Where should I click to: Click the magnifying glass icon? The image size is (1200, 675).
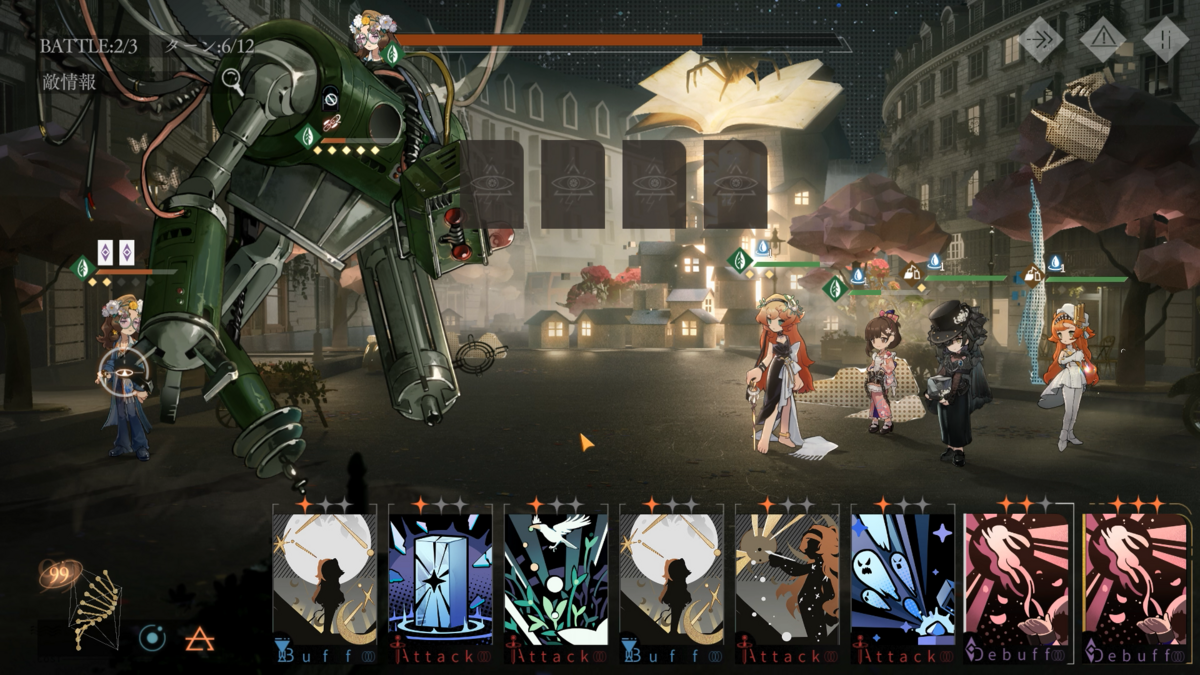(x=233, y=81)
